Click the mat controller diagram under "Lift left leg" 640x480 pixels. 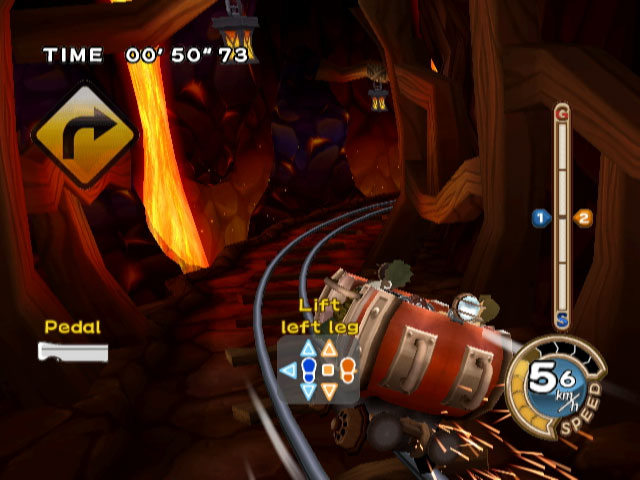[319, 370]
